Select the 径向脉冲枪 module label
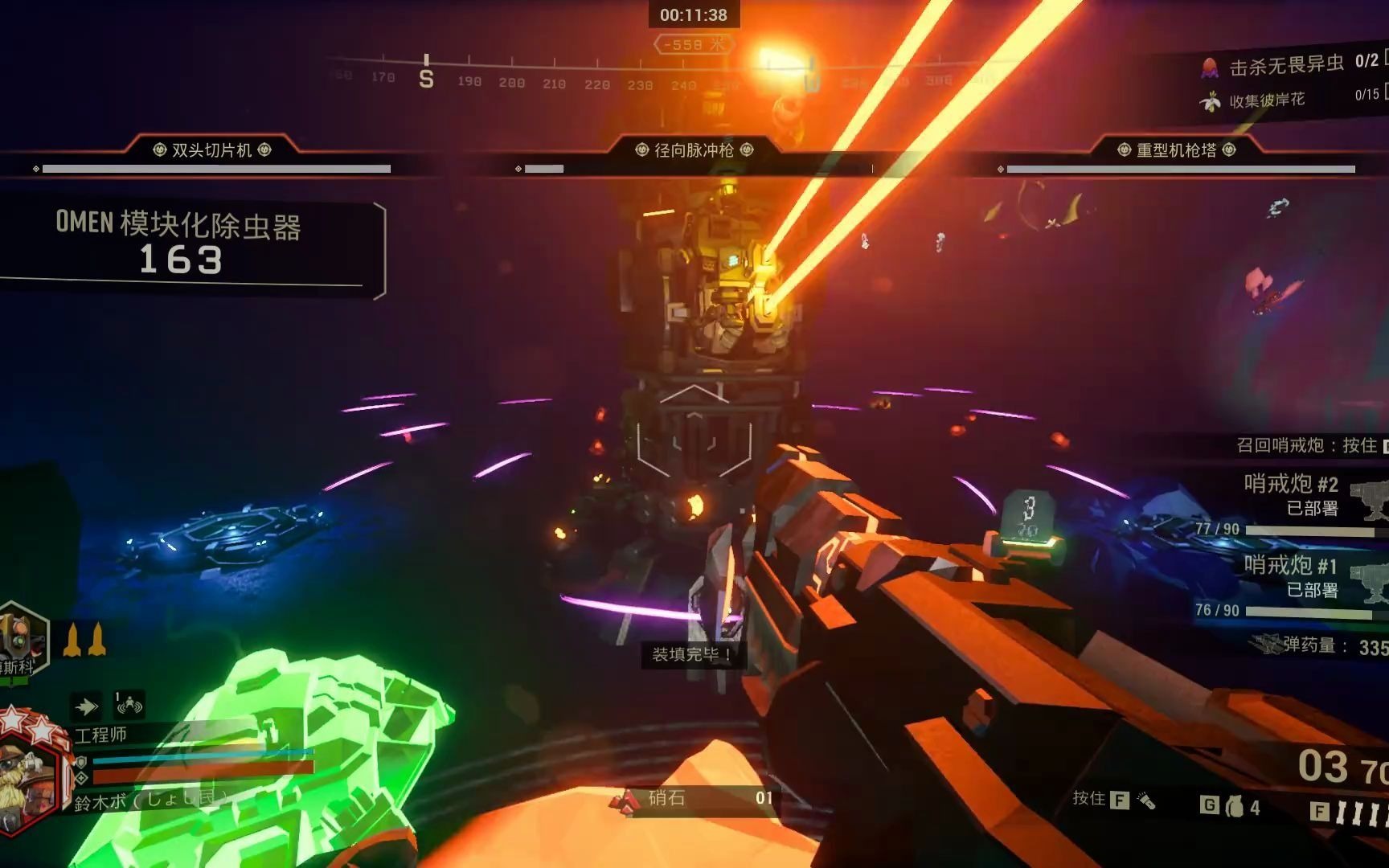Image resolution: width=1389 pixels, height=868 pixels. coord(694,150)
